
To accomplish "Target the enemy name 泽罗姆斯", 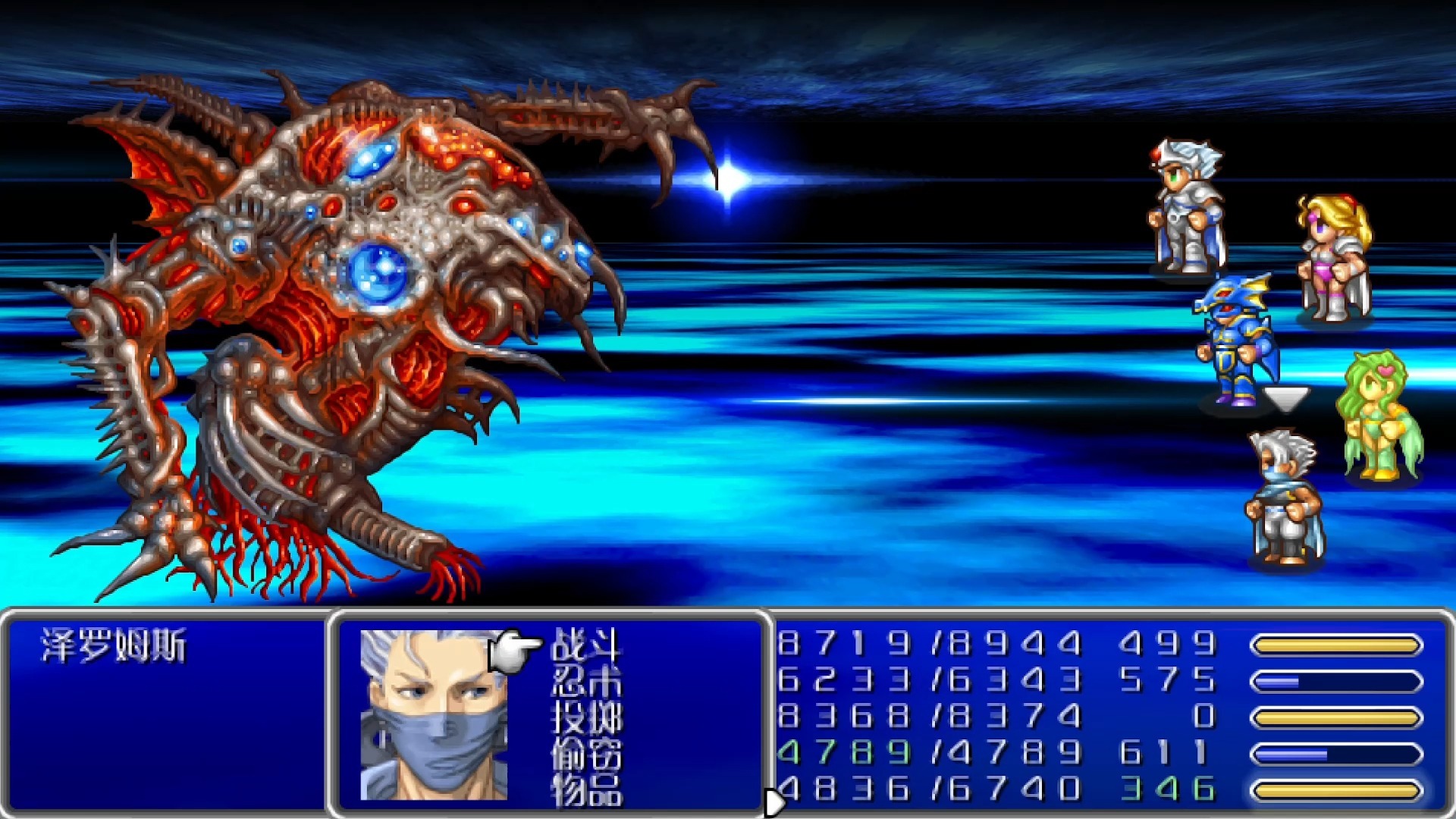I will pyautogui.click(x=114, y=646).
